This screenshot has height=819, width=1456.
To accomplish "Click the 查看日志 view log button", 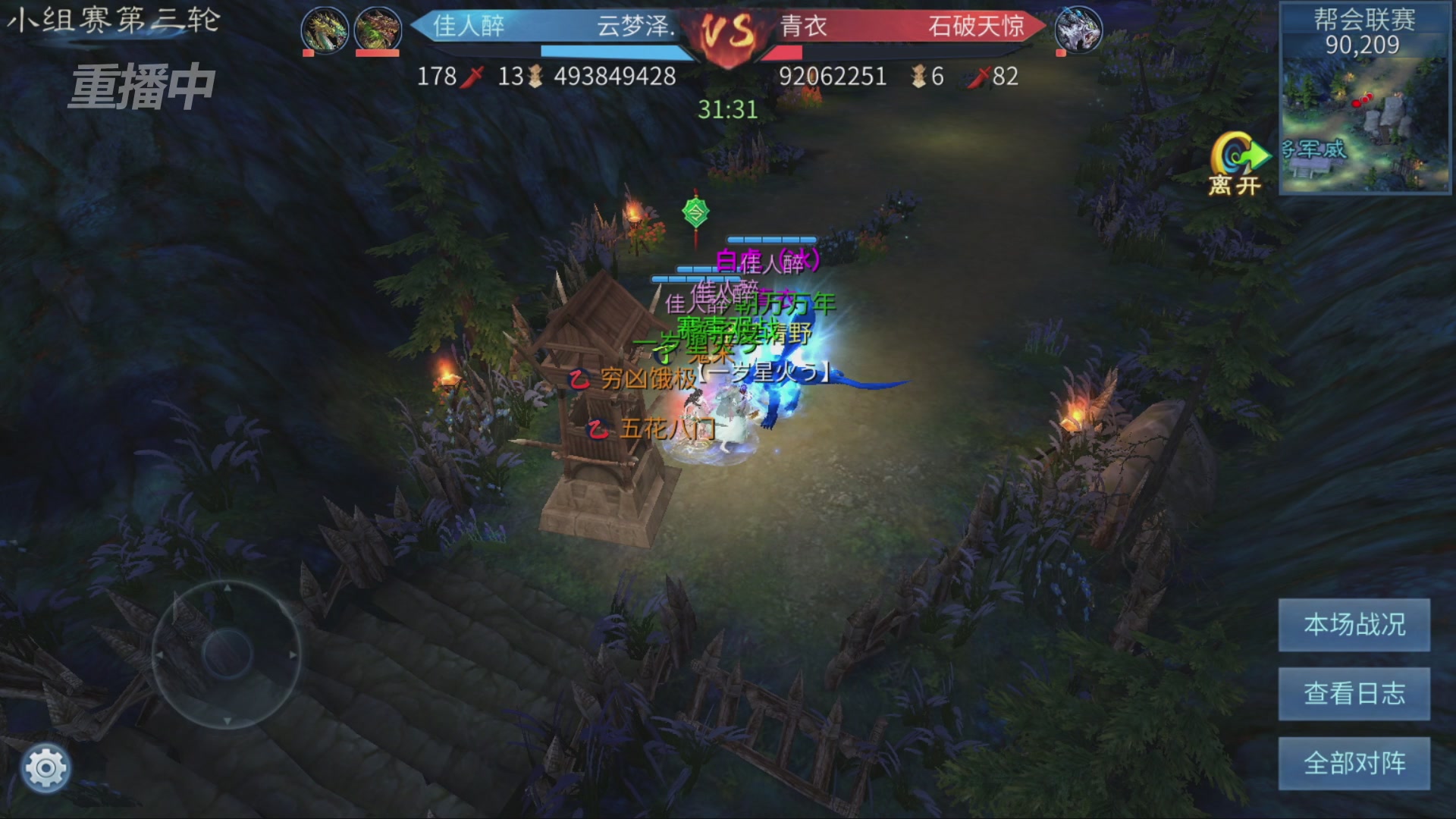I will [x=1354, y=693].
